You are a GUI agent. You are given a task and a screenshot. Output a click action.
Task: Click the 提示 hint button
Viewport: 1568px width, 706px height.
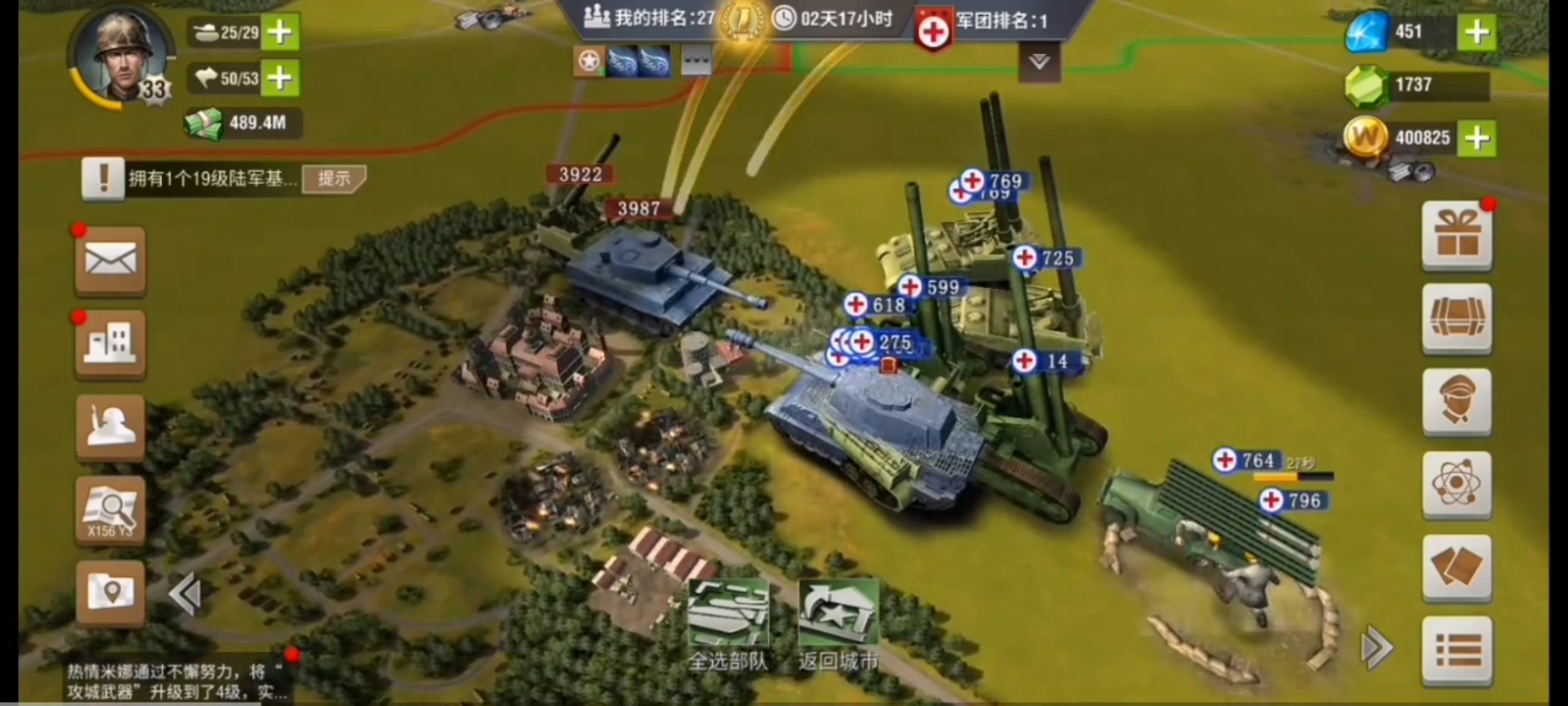[334, 178]
